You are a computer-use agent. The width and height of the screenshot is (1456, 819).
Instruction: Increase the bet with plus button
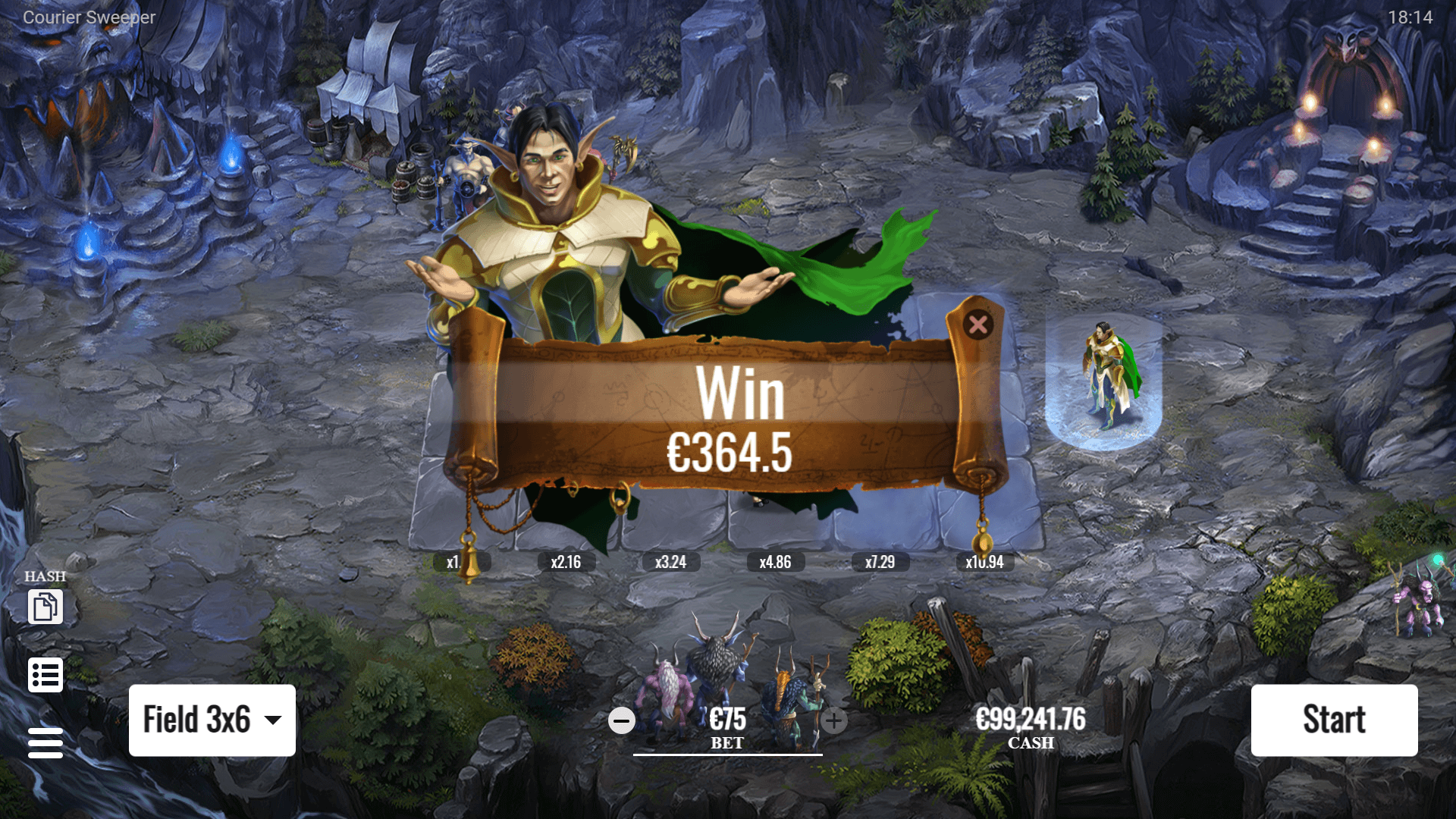pyautogui.click(x=834, y=720)
